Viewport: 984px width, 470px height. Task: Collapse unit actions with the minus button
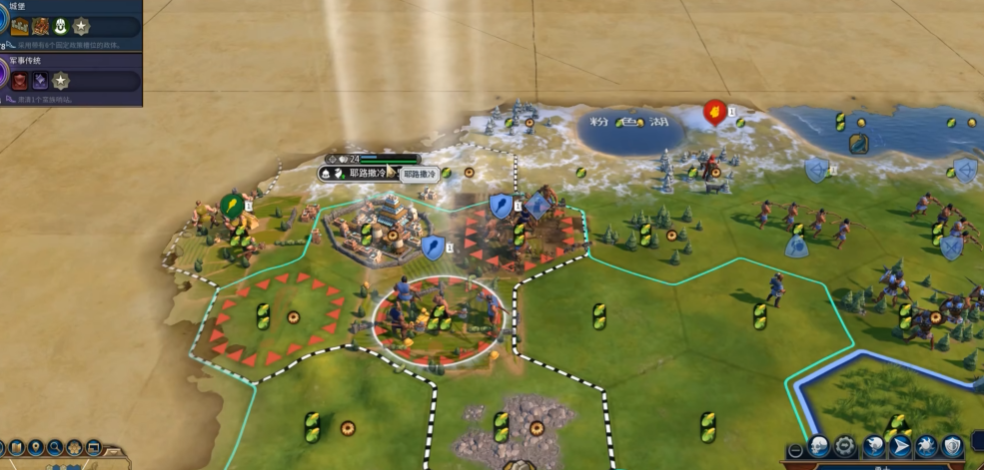(x=796, y=451)
